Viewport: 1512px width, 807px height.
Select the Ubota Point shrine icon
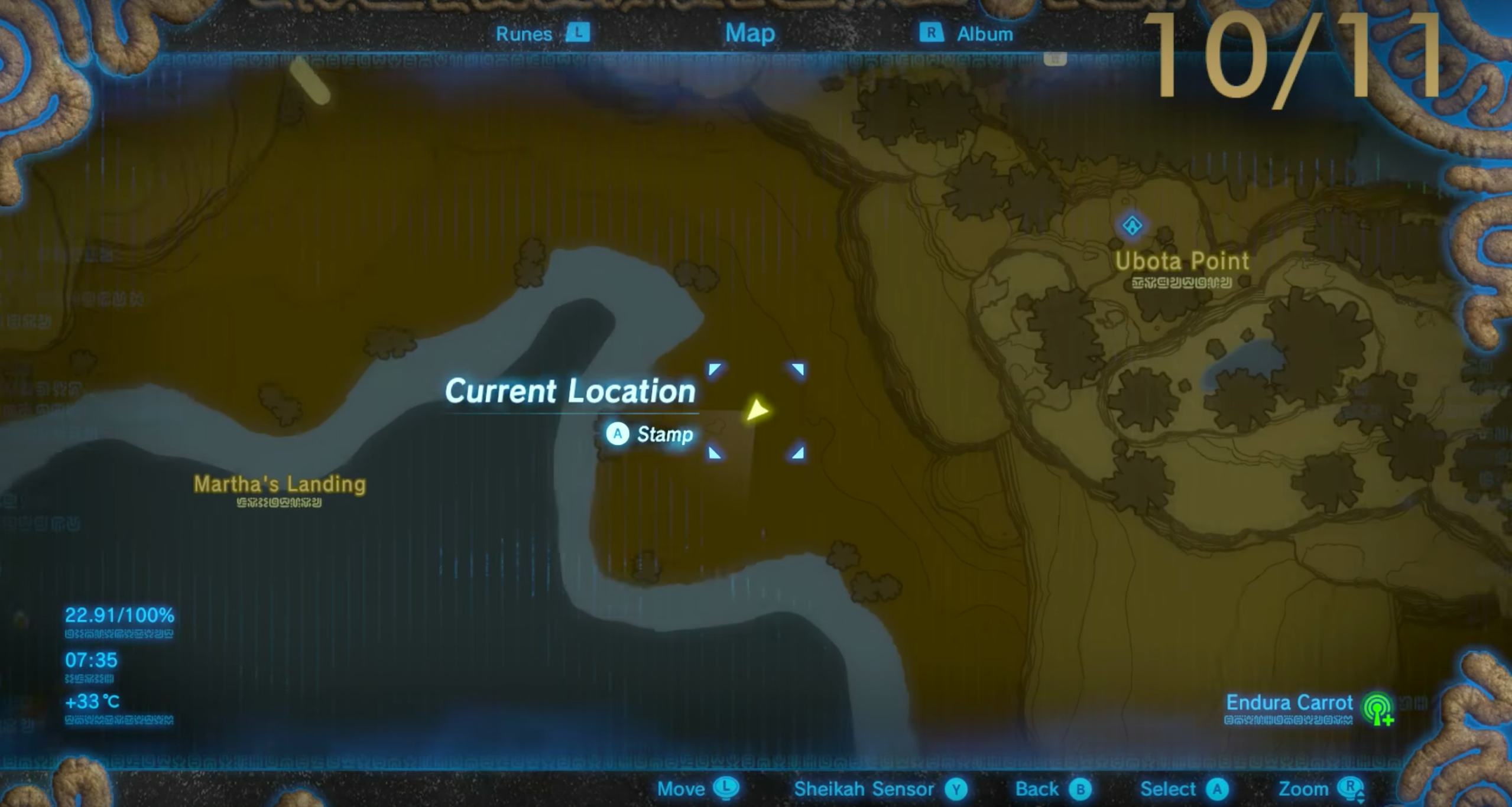tap(1131, 226)
